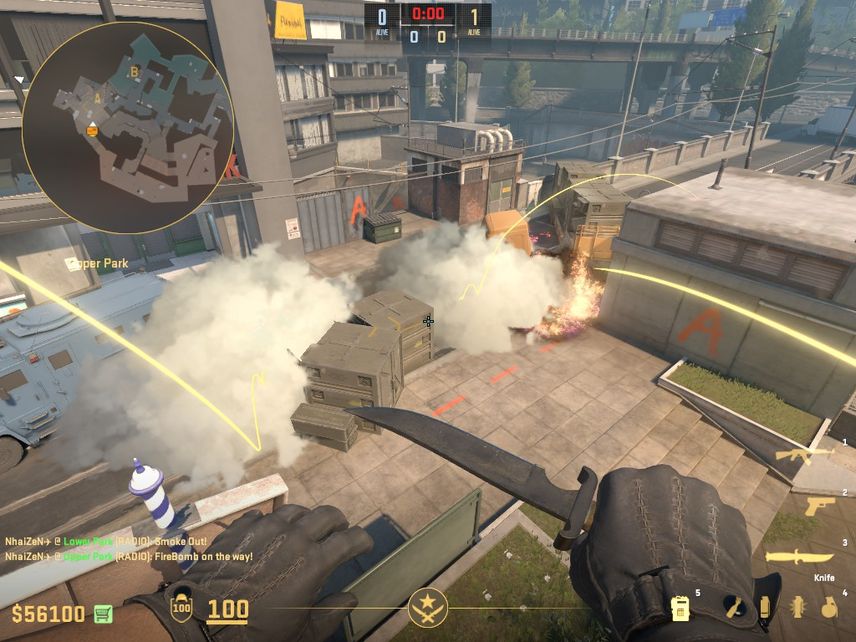856x642 pixels.
Task: Switch to the pistol weapon slot
Action: coord(819,506)
